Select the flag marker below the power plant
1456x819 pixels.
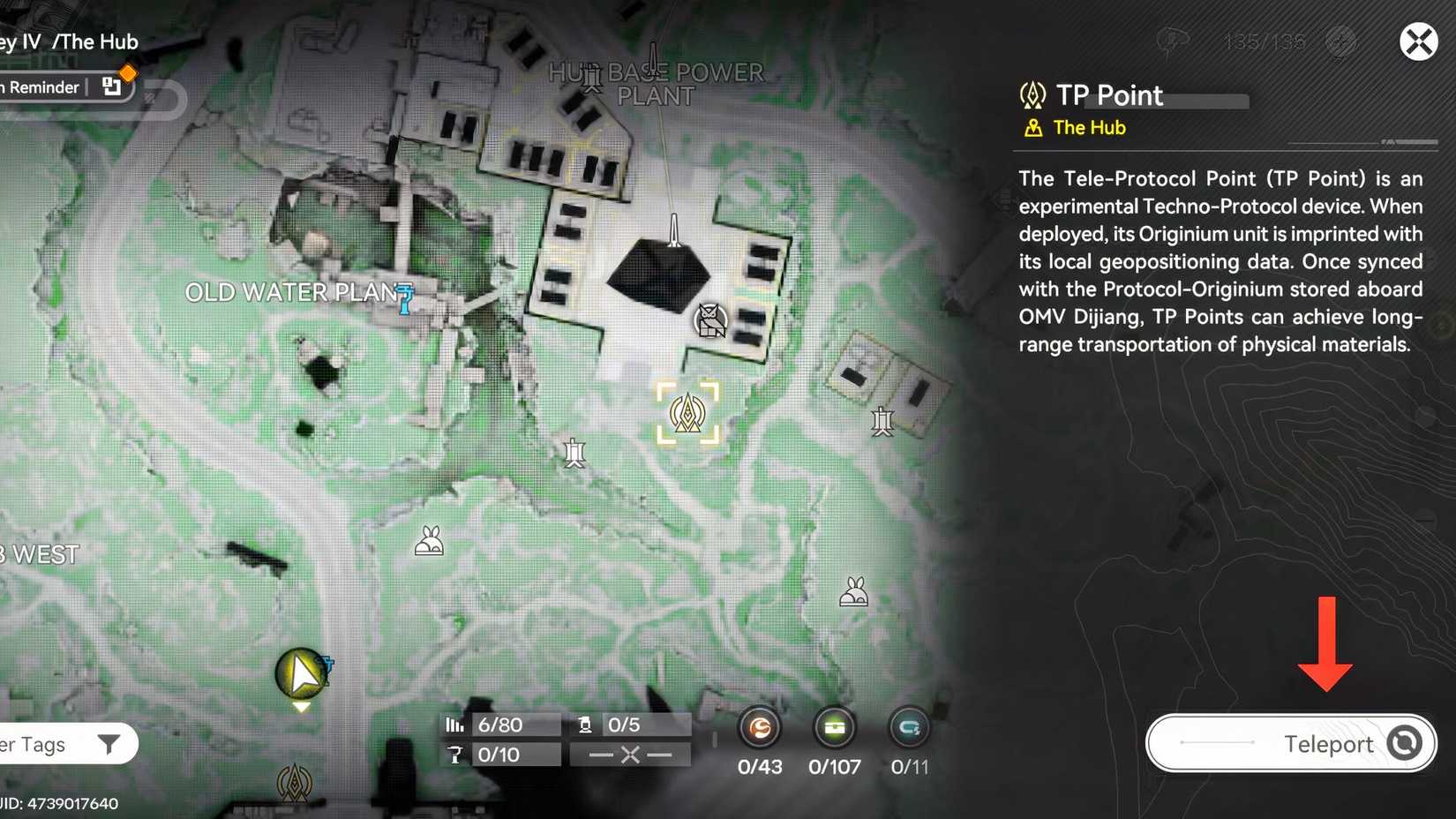[574, 453]
